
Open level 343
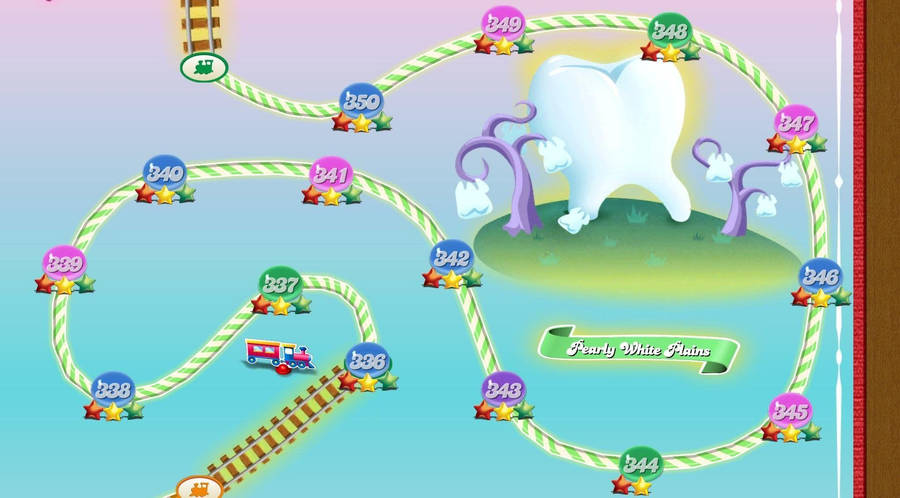coord(503,390)
